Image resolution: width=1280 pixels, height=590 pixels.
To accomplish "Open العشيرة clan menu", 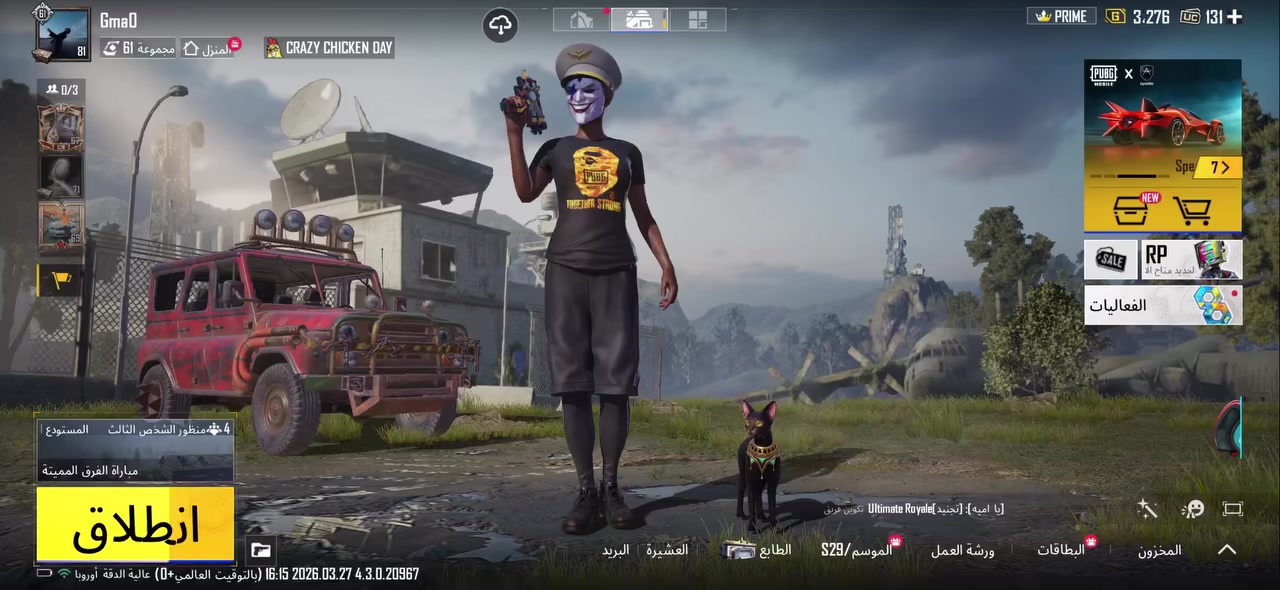I will tap(666, 550).
